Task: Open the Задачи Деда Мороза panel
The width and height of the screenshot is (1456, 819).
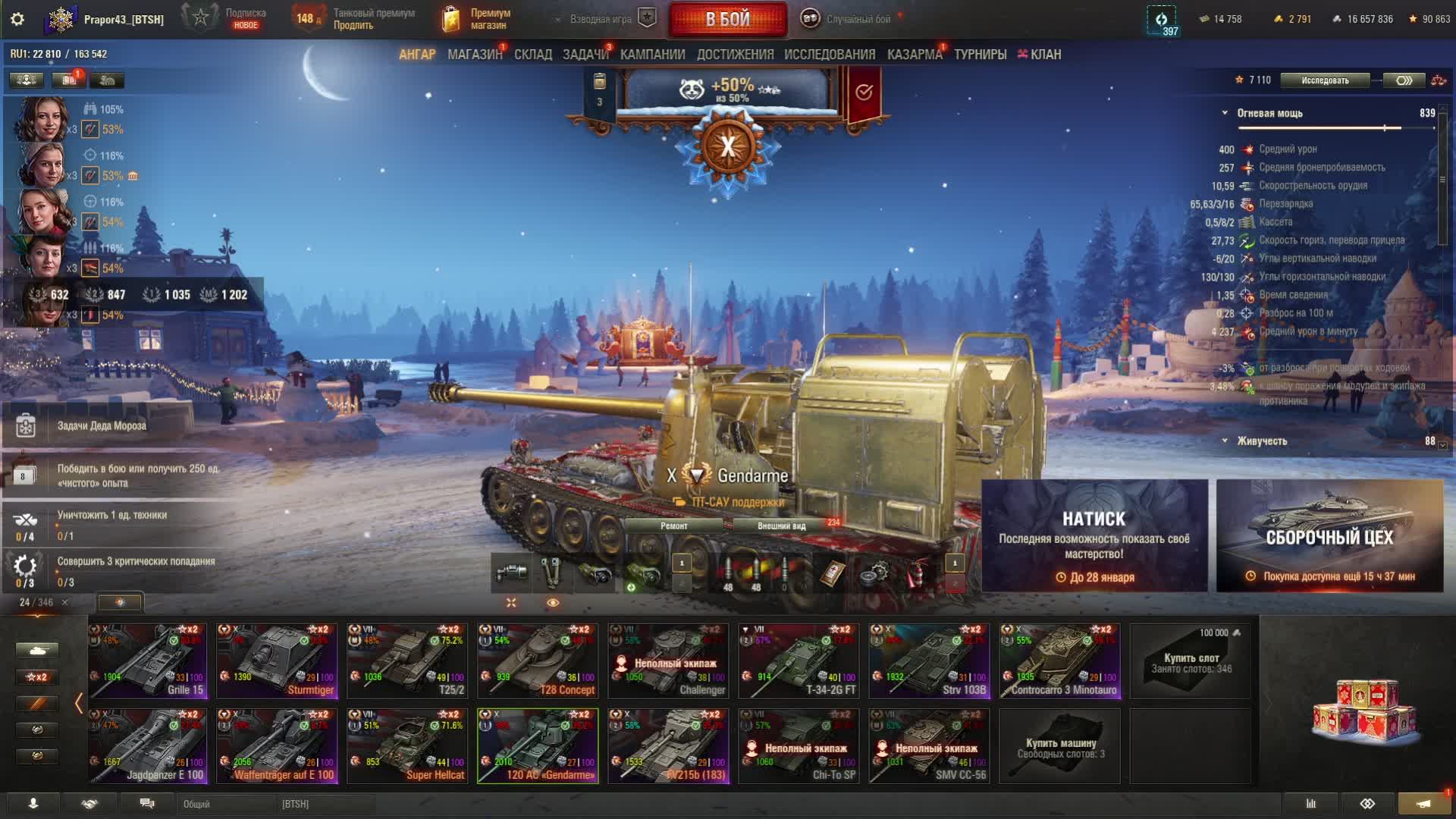Action: (102, 426)
